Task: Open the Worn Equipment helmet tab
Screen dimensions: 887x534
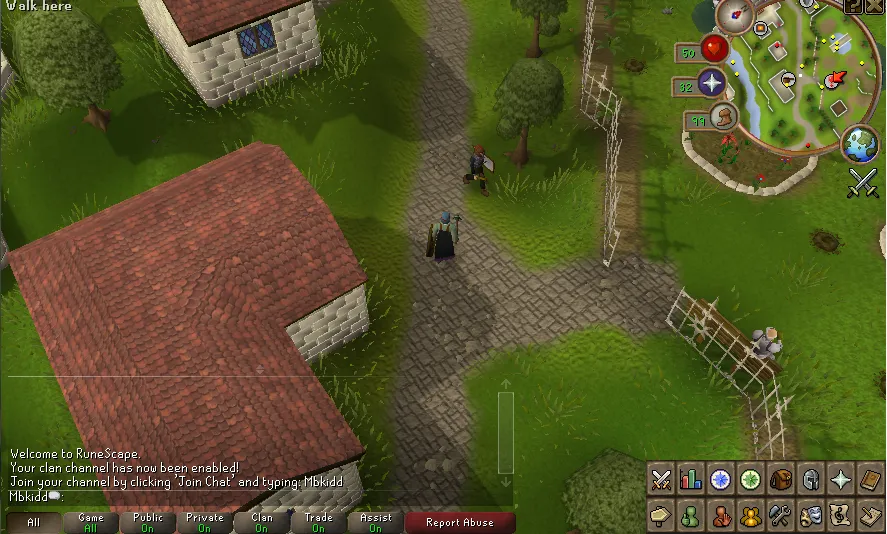Action: pyautogui.click(x=811, y=480)
